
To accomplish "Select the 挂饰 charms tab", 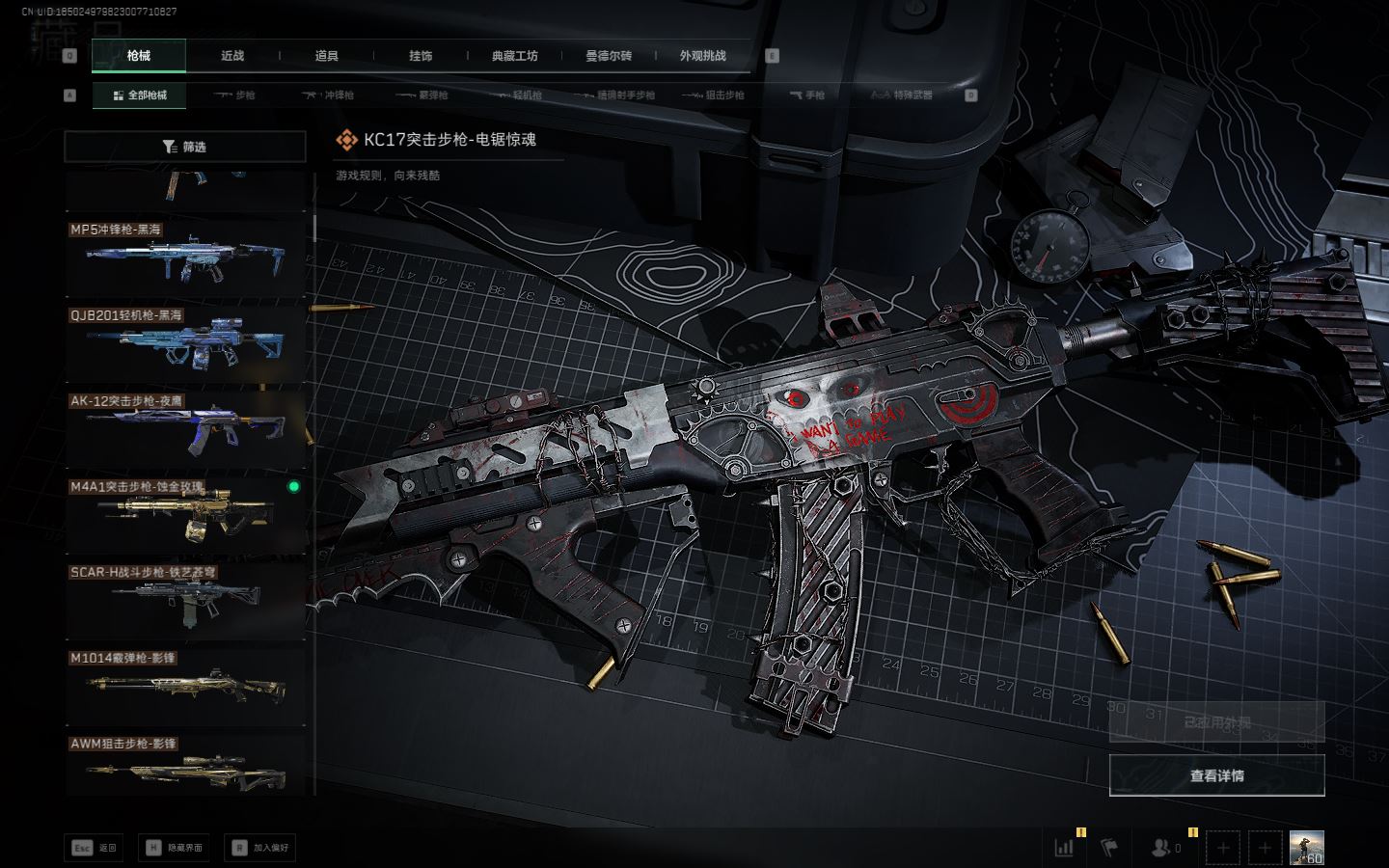I will click(x=421, y=56).
